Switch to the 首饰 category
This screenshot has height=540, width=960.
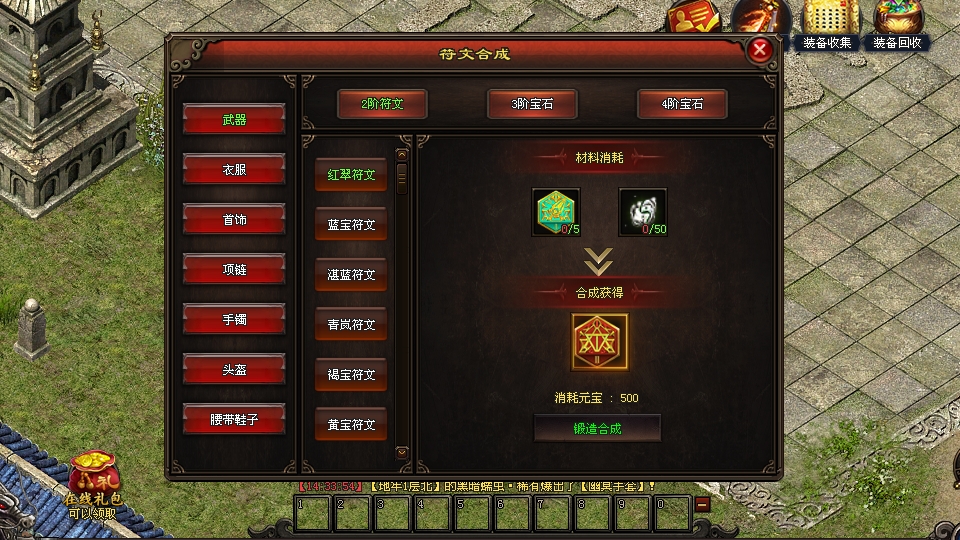(234, 220)
